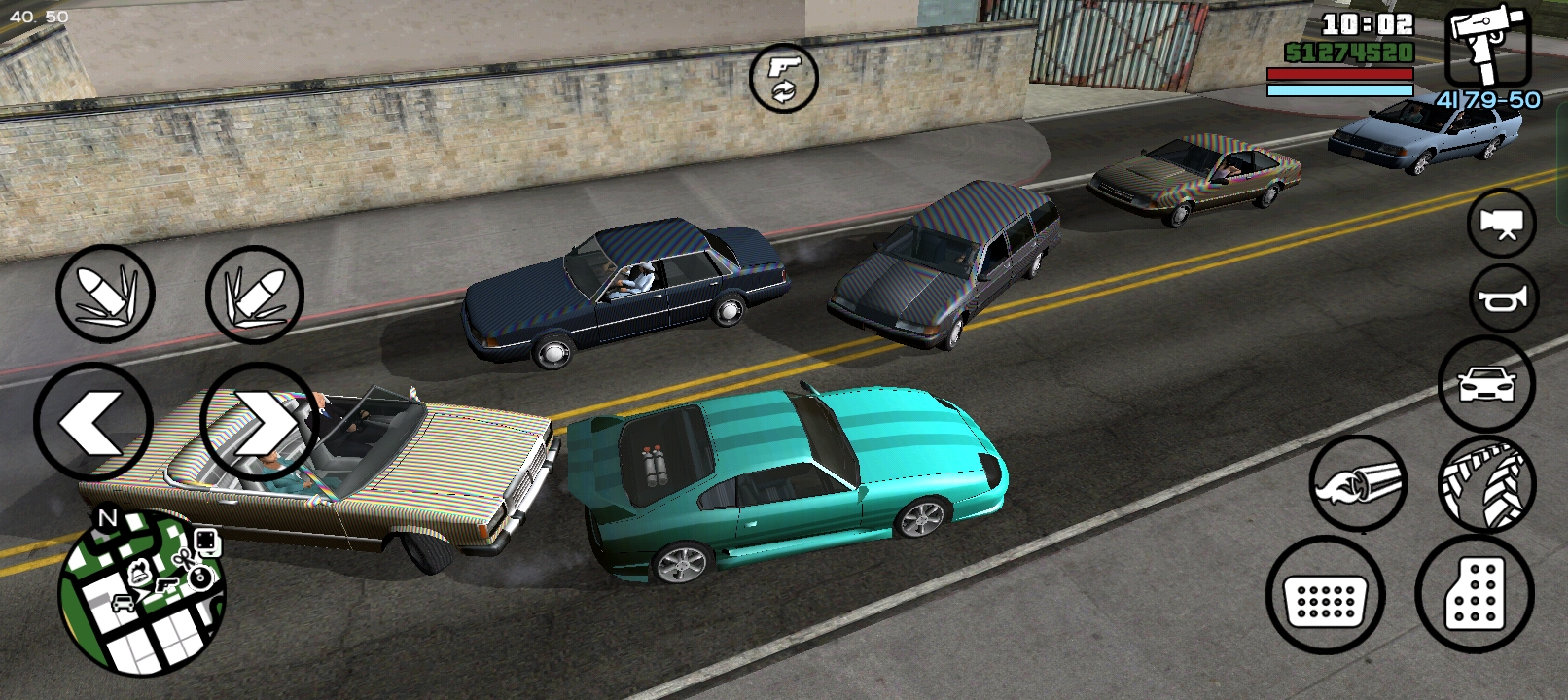
Task: Change camera view with the camera button
Action: [x=1502, y=224]
